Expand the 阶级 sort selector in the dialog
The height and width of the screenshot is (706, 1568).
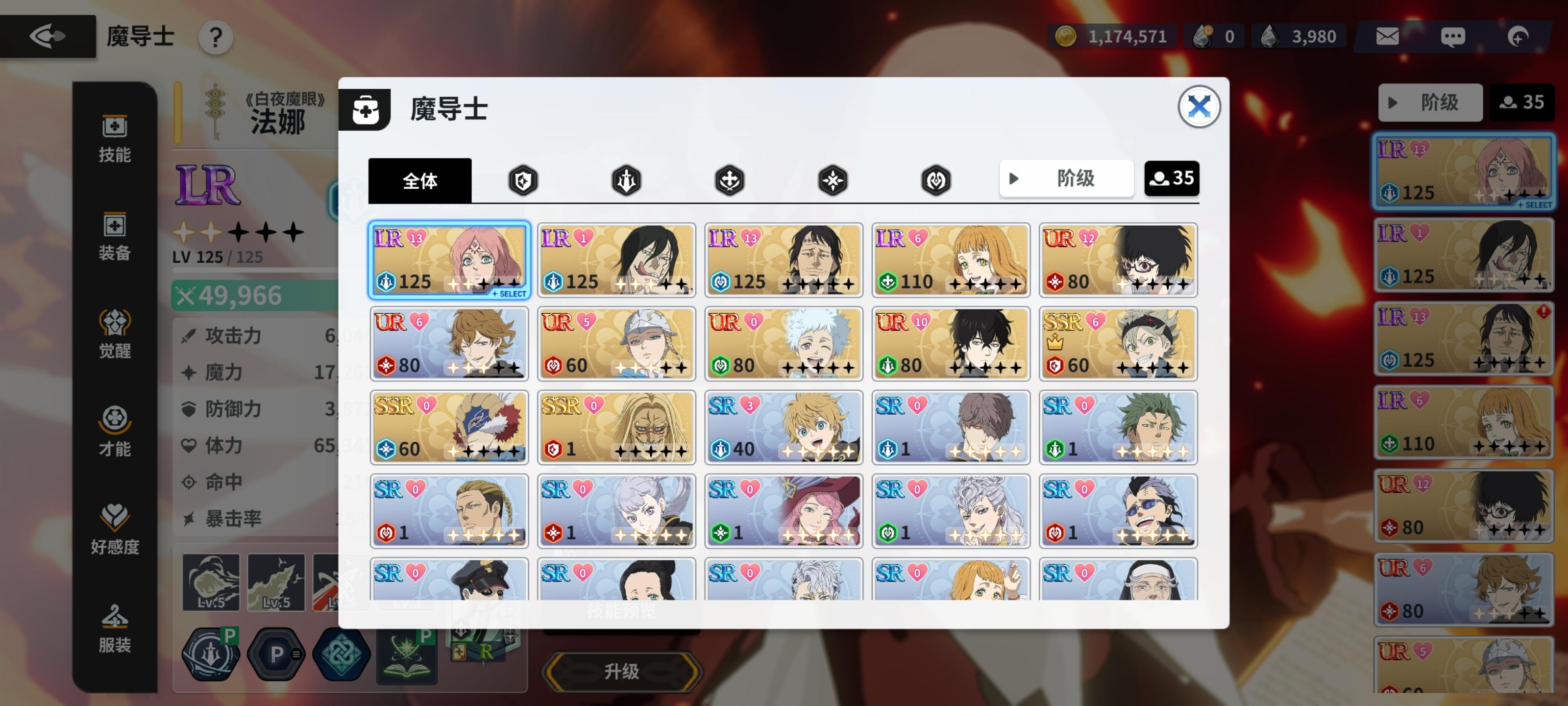pyautogui.click(x=1066, y=178)
